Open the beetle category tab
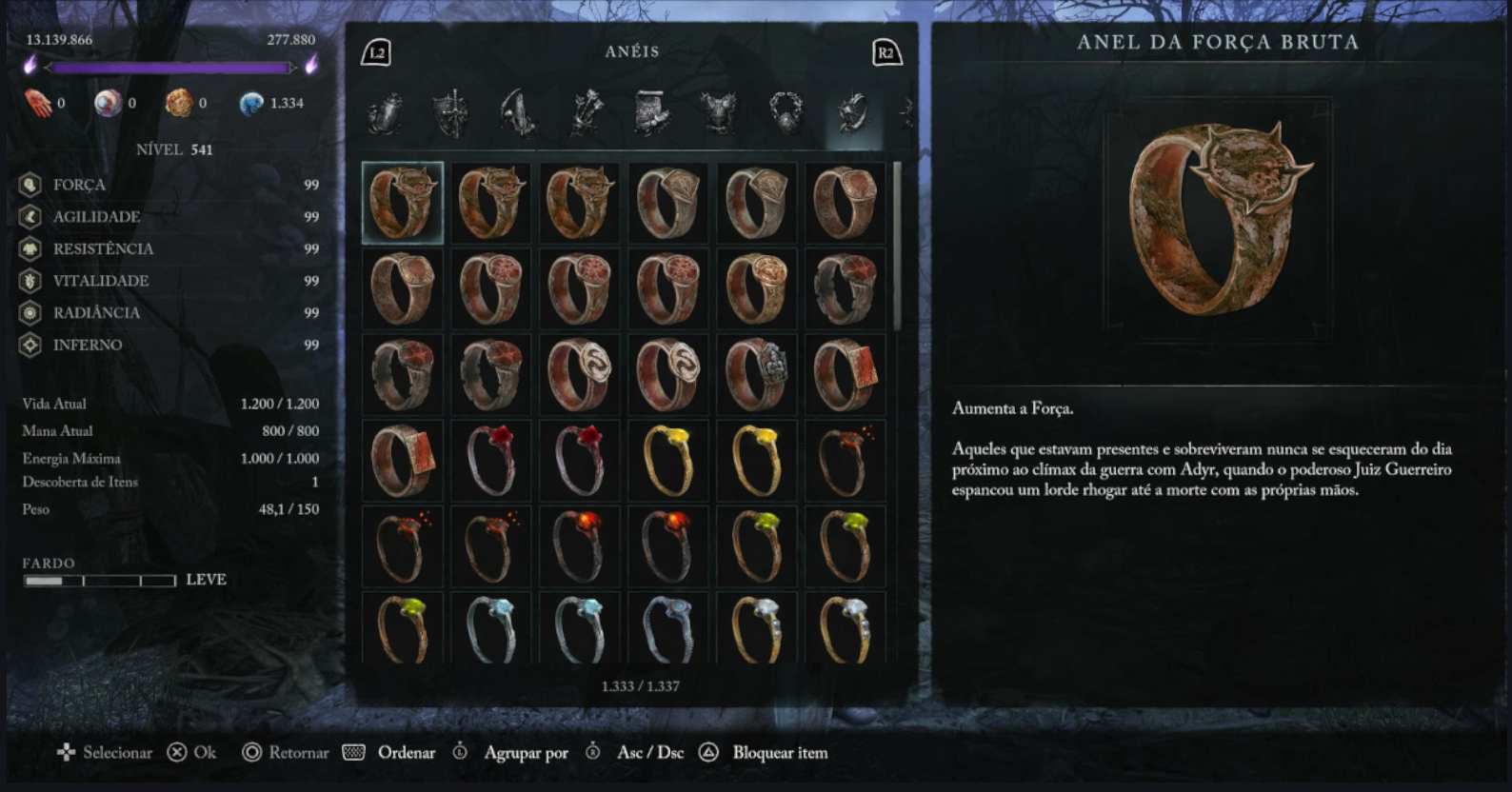The height and width of the screenshot is (792, 1512). coord(386,113)
